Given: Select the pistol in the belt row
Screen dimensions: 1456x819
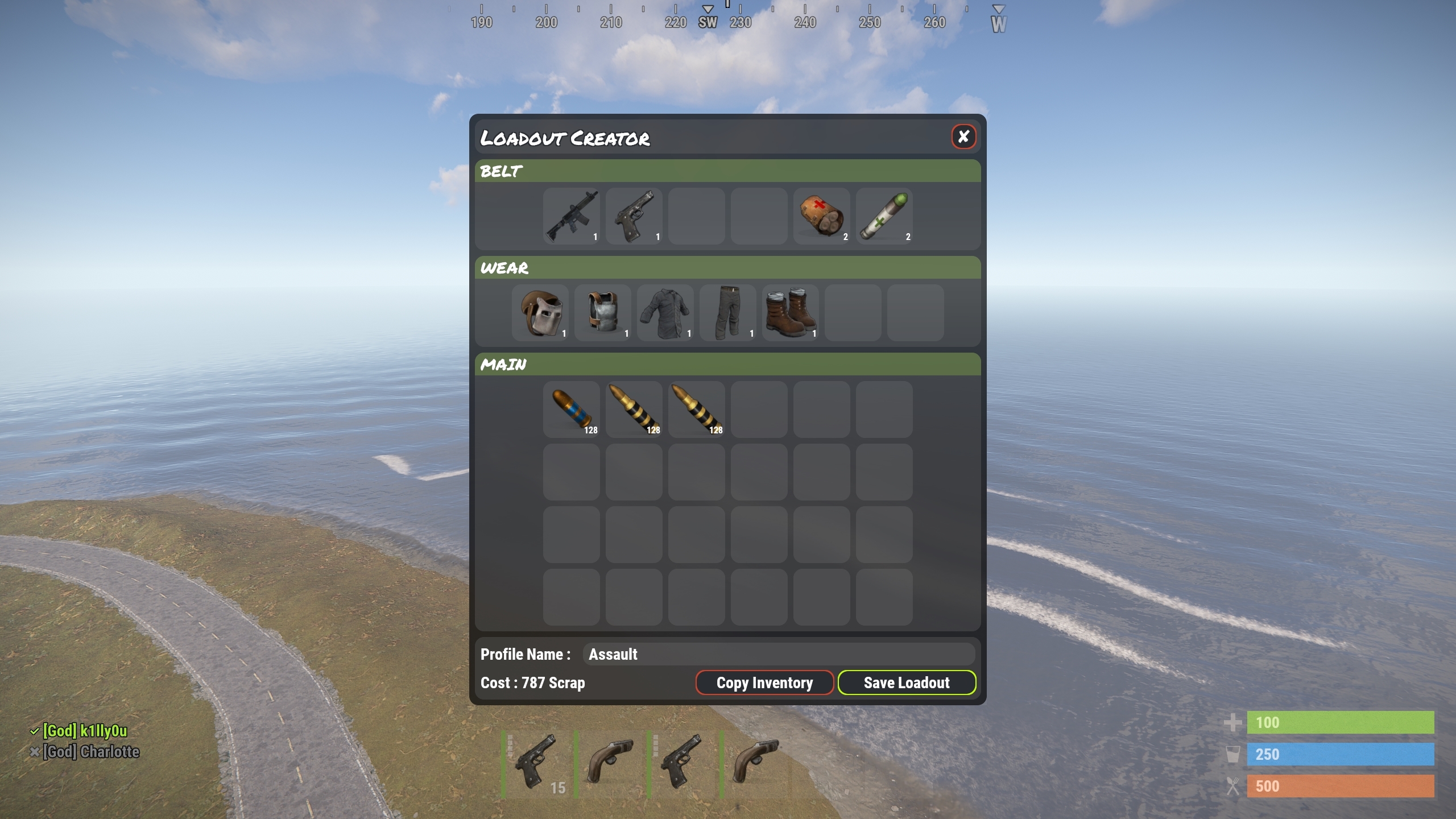Looking at the screenshot, I should click(634, 216).
